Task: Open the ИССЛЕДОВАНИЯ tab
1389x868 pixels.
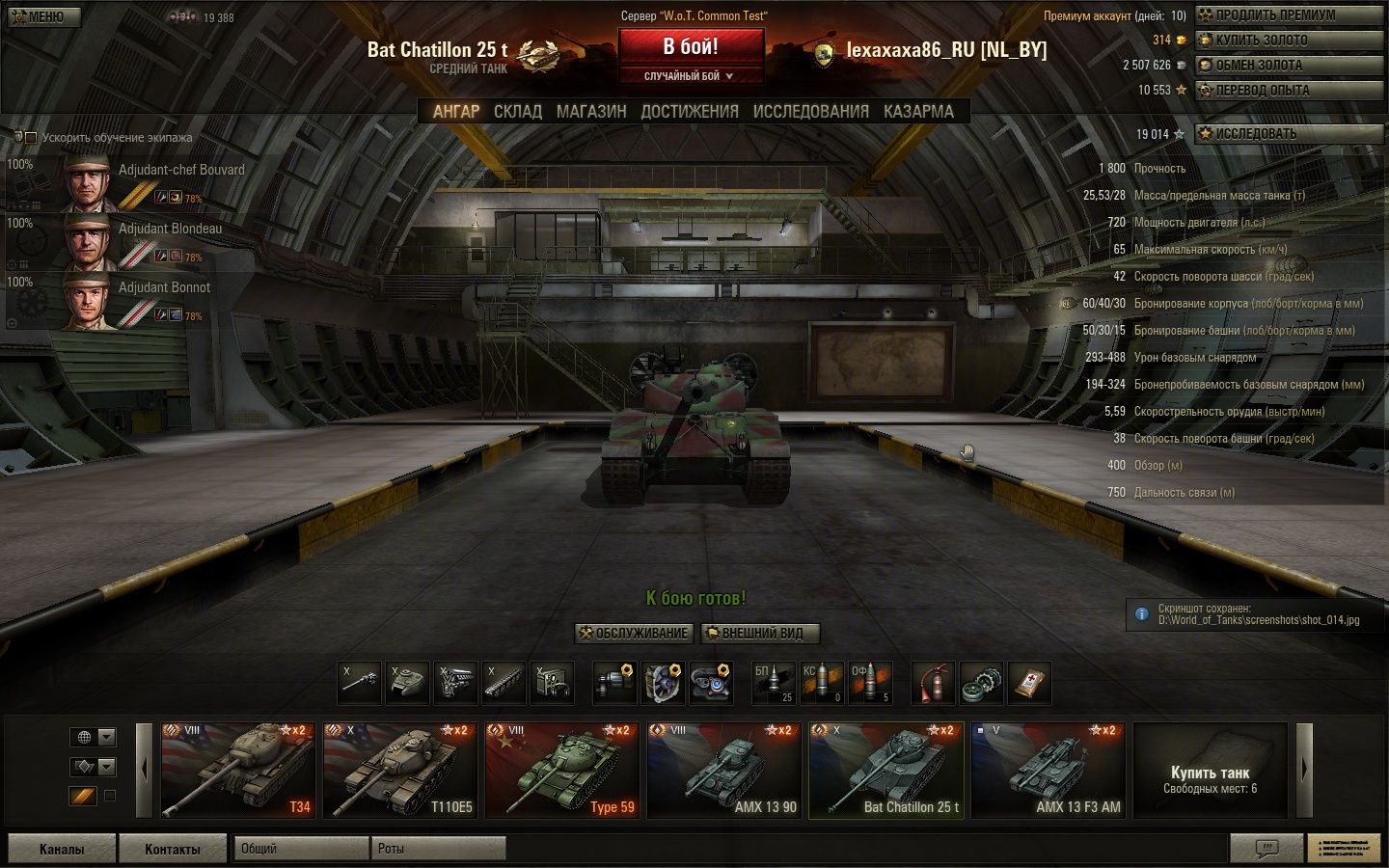Action: (810, 112)
